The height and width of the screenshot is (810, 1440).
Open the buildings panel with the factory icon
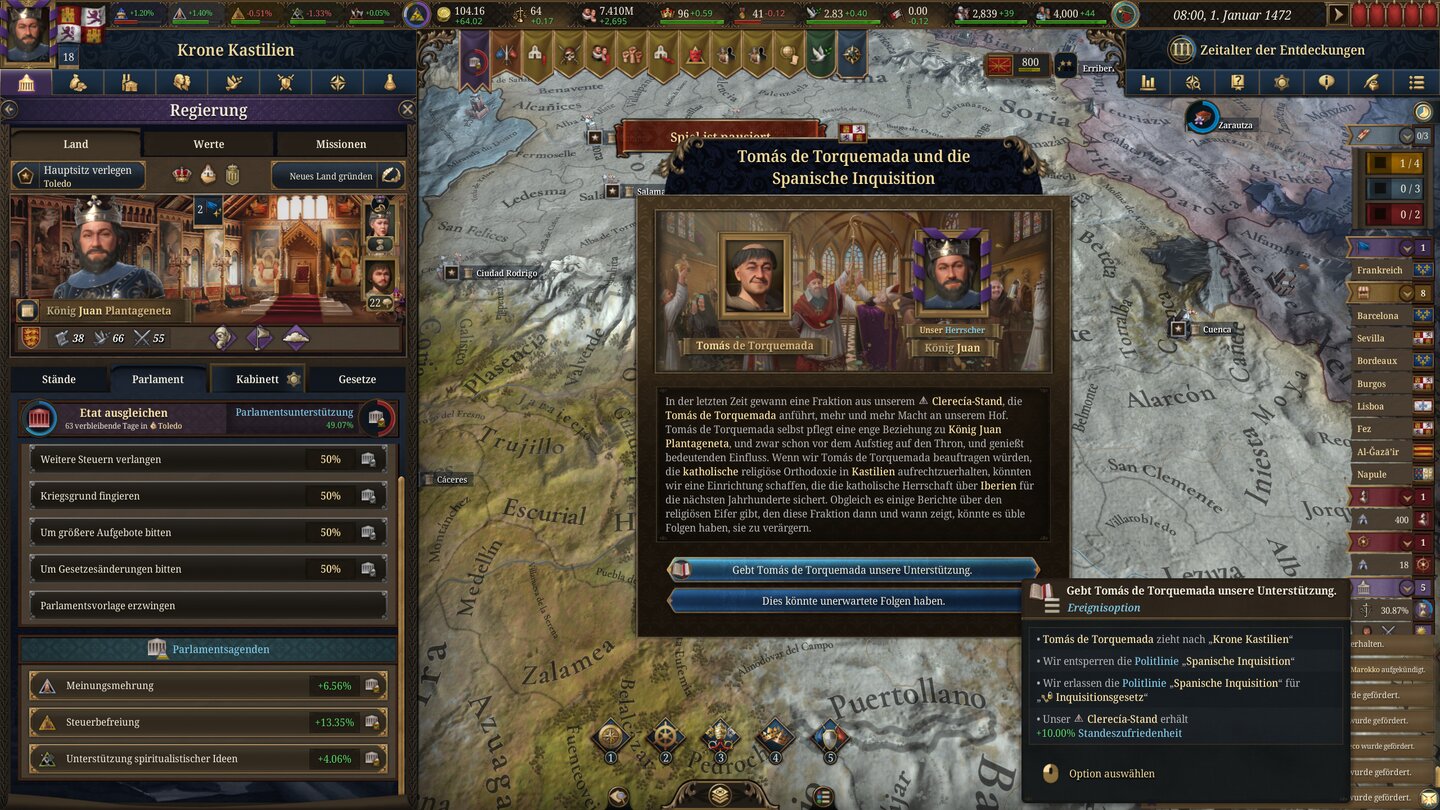click(128, 82)
